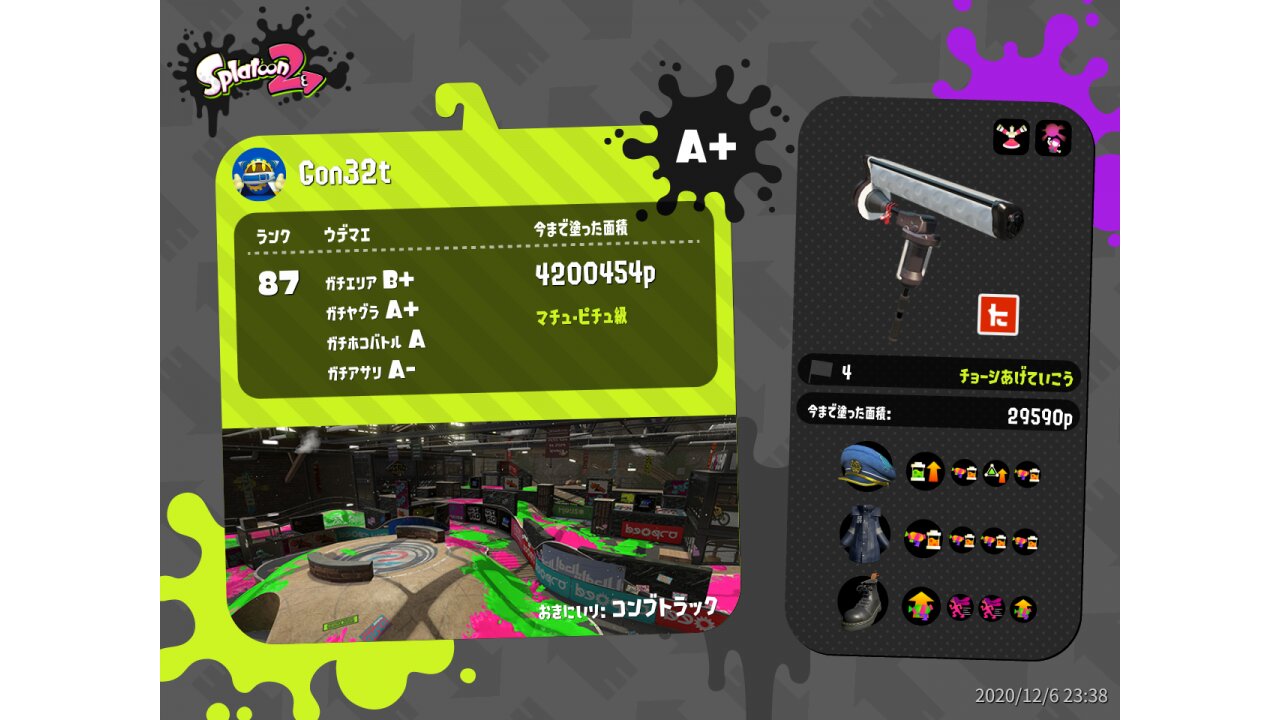Click the red た badge
This screenshot has width=1280, height=720.
point(997,315)
